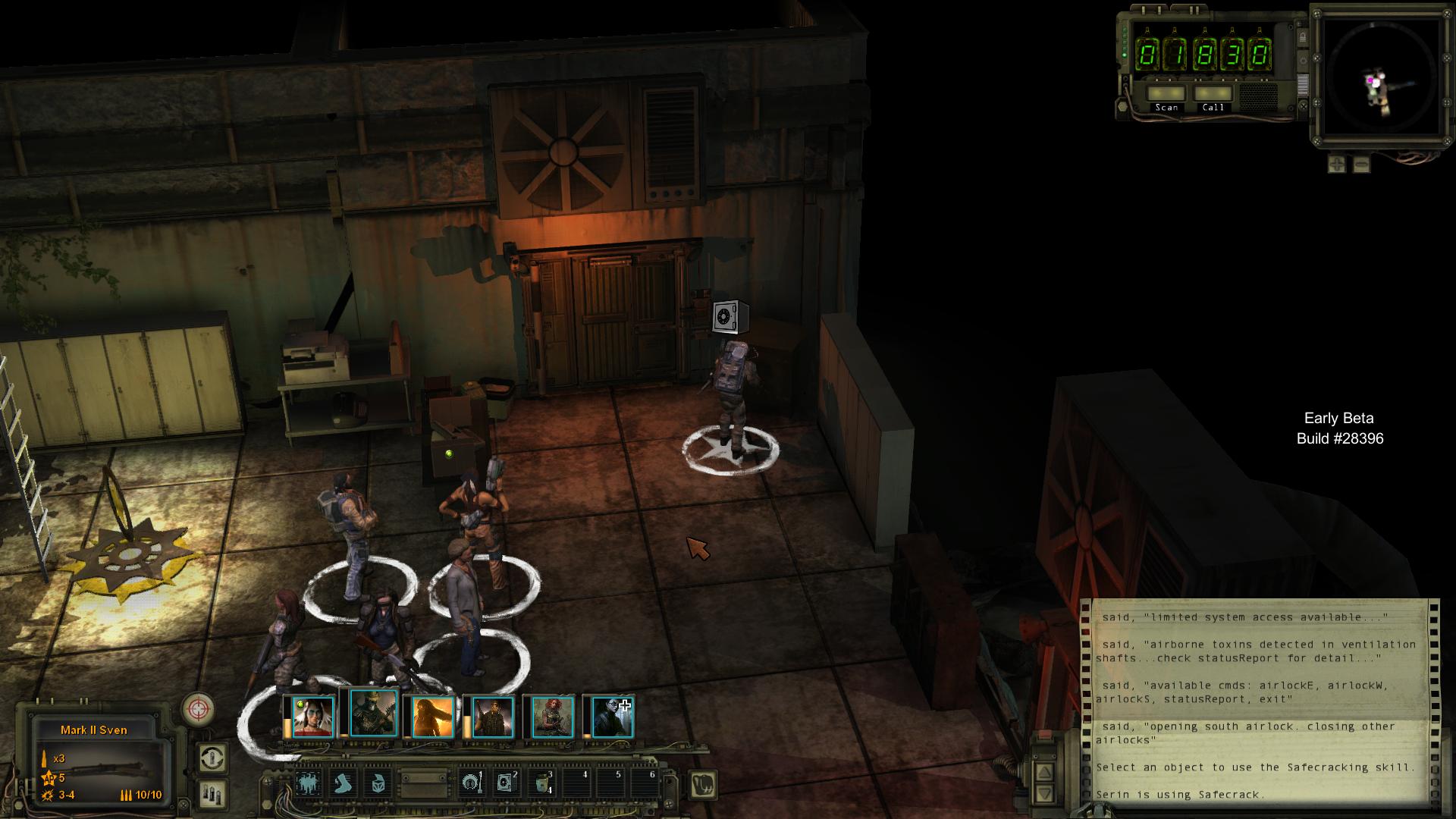Image resolution: width=1456 pixels, height=819 pixels.
Task: Select the feathered-headdress woman portrait
Action: 312,717
